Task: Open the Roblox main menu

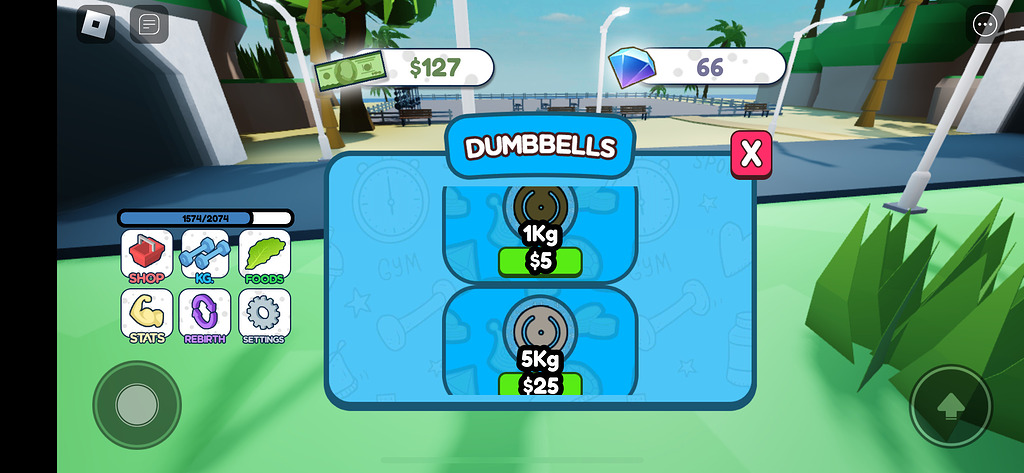Action: pos(96,24)
